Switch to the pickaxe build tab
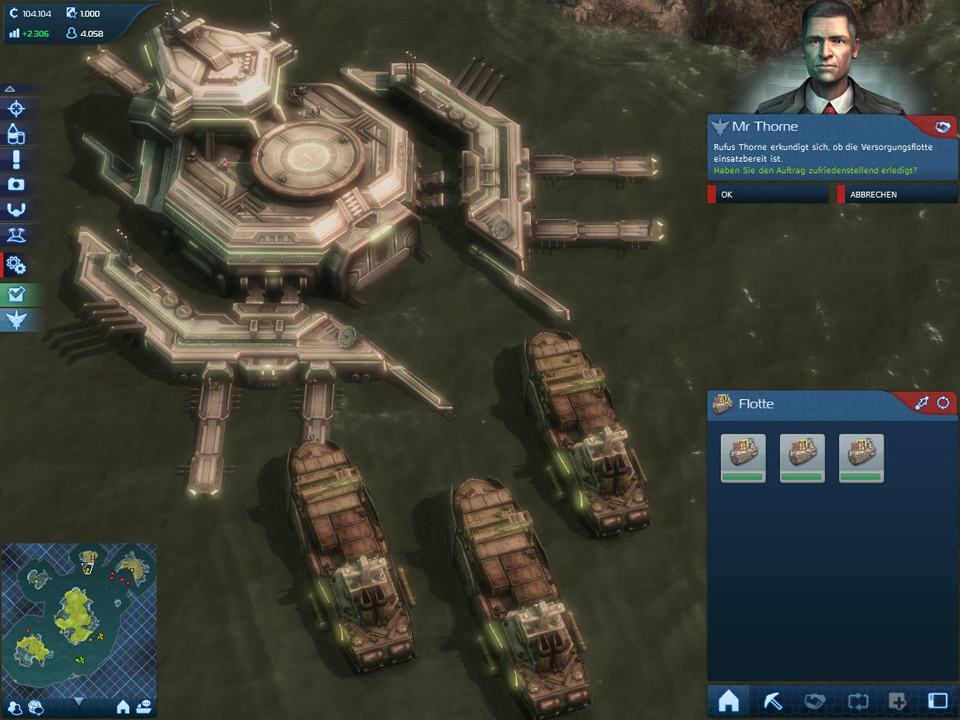The height and width of the screenshot is (720, 960). 770,701
